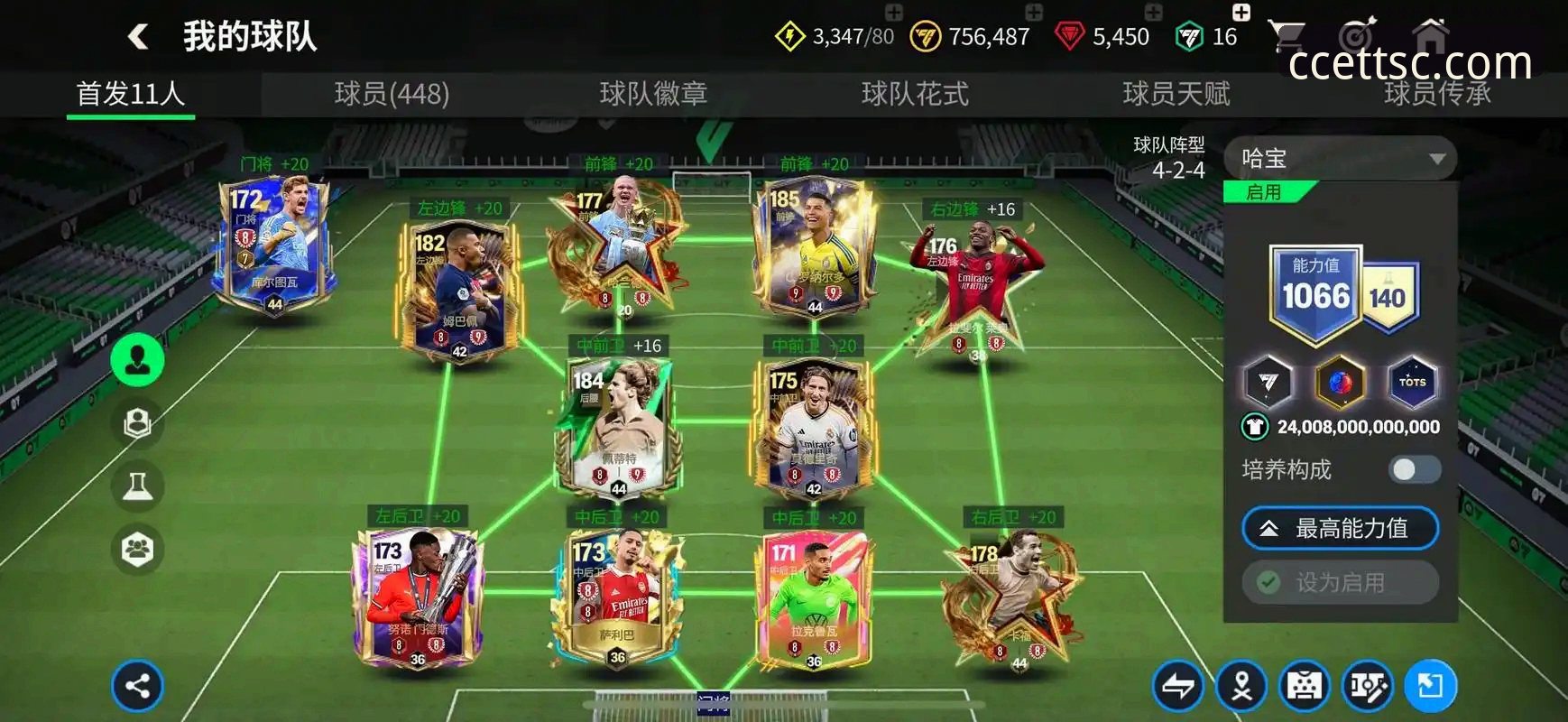
Task: Open the 球队徽章 tab
Action: (653, 94)
